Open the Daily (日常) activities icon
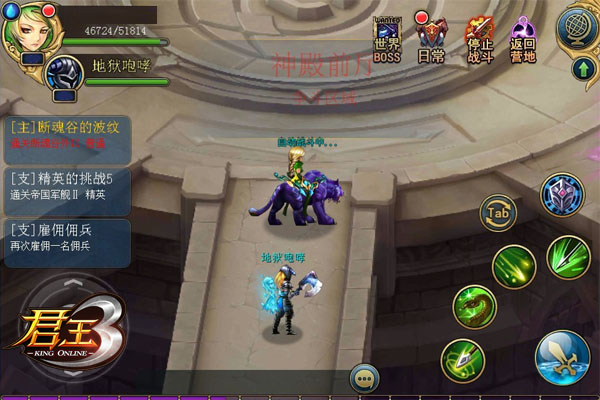 click(x=431, y=38)
